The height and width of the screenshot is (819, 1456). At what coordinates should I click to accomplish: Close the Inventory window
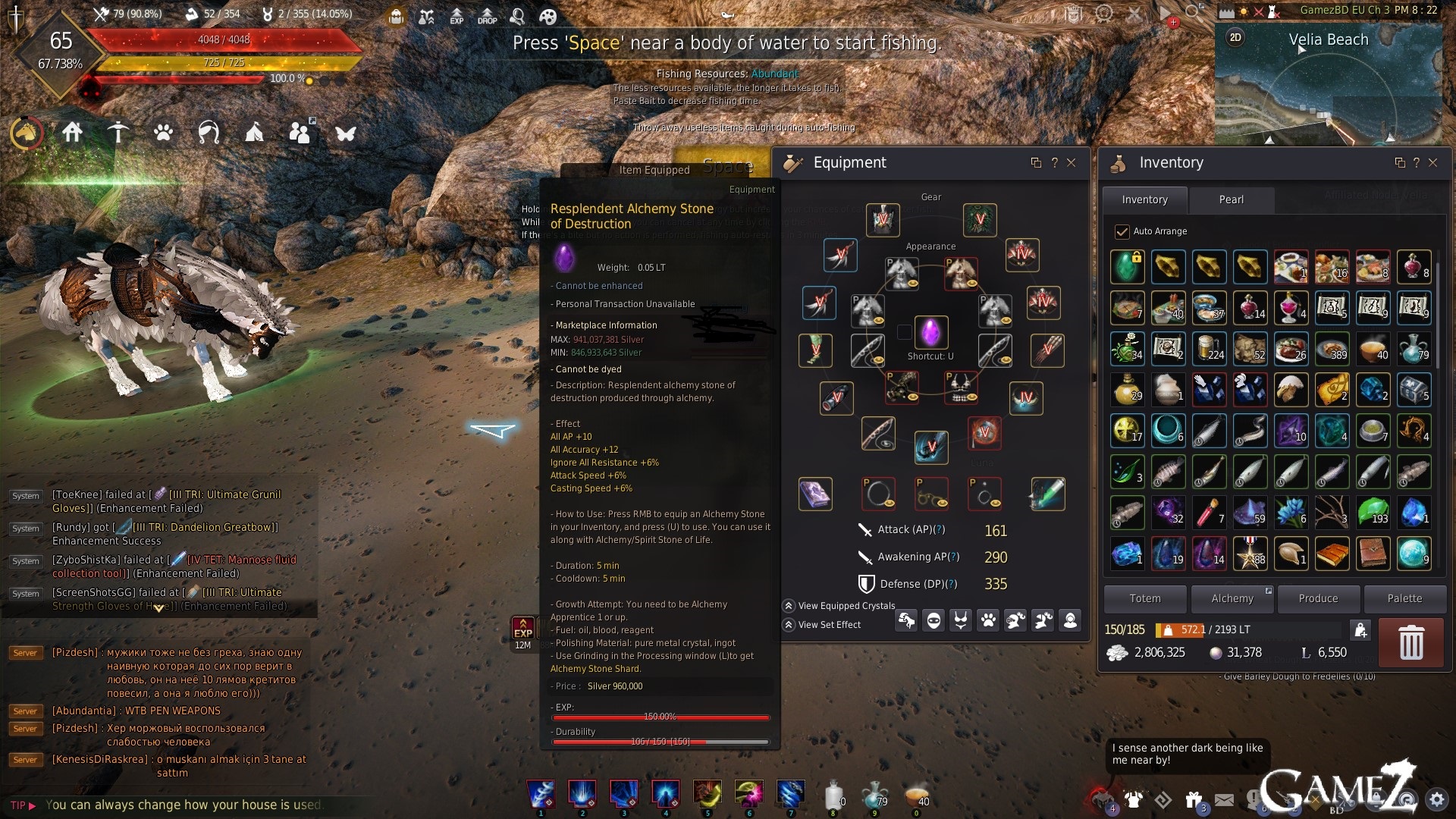point(1432,162)
